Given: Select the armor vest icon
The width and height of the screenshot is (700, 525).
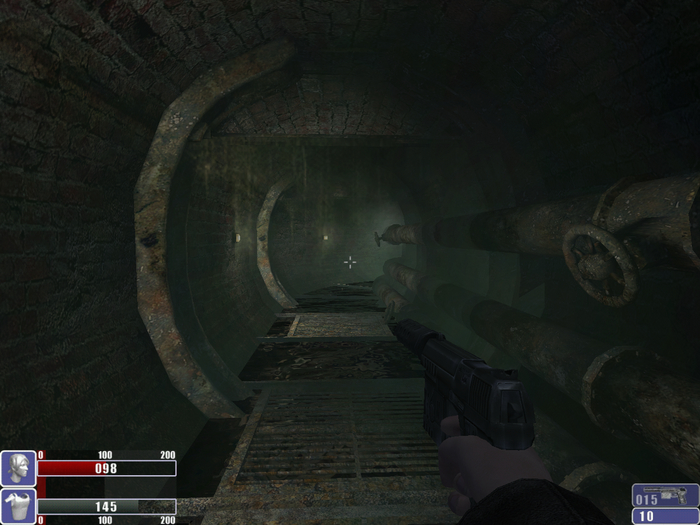Looking at the screenshot, I should pos(18,506).
